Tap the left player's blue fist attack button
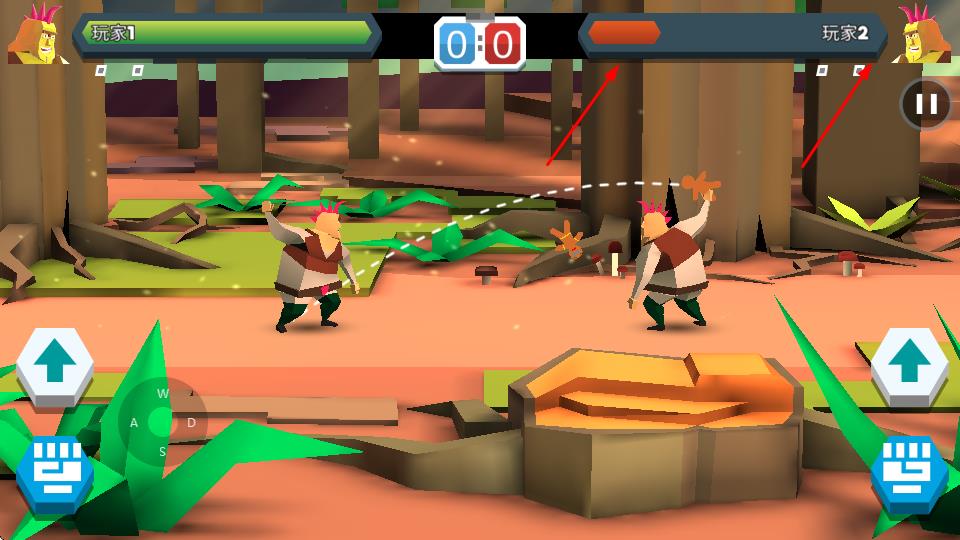The height and width of the screenshot is (540, 960). [55, 471]
